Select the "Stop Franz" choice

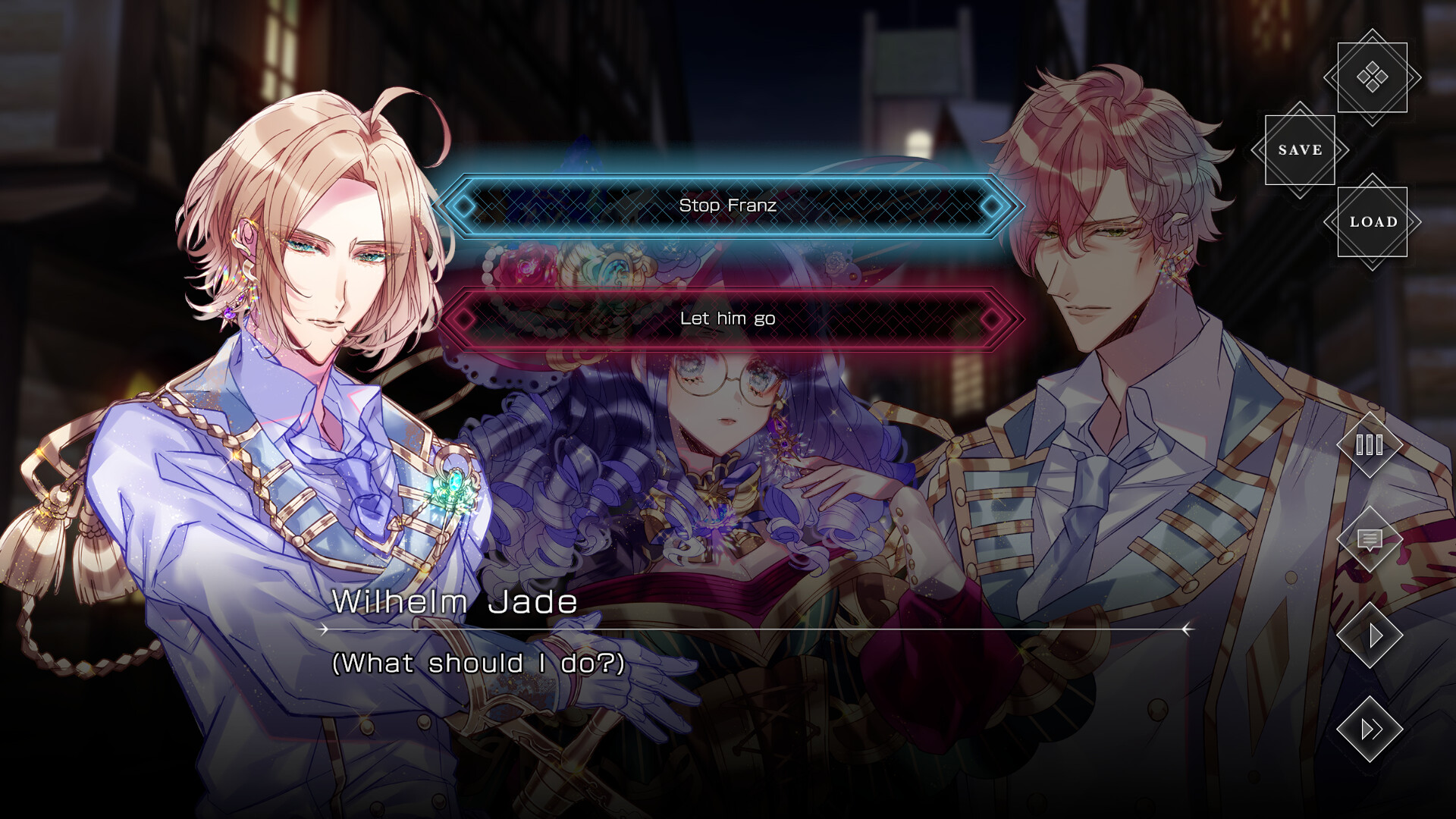(728, 205)
